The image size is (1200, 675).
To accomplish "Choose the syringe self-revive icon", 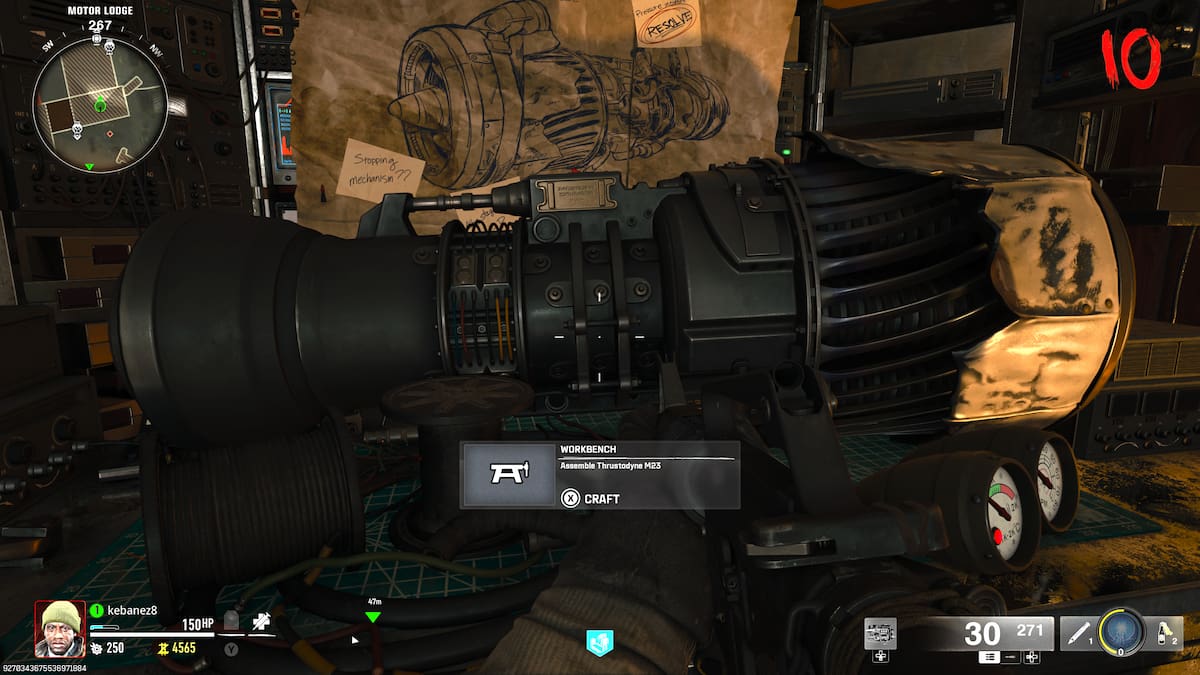I will (x=261, y=622).
